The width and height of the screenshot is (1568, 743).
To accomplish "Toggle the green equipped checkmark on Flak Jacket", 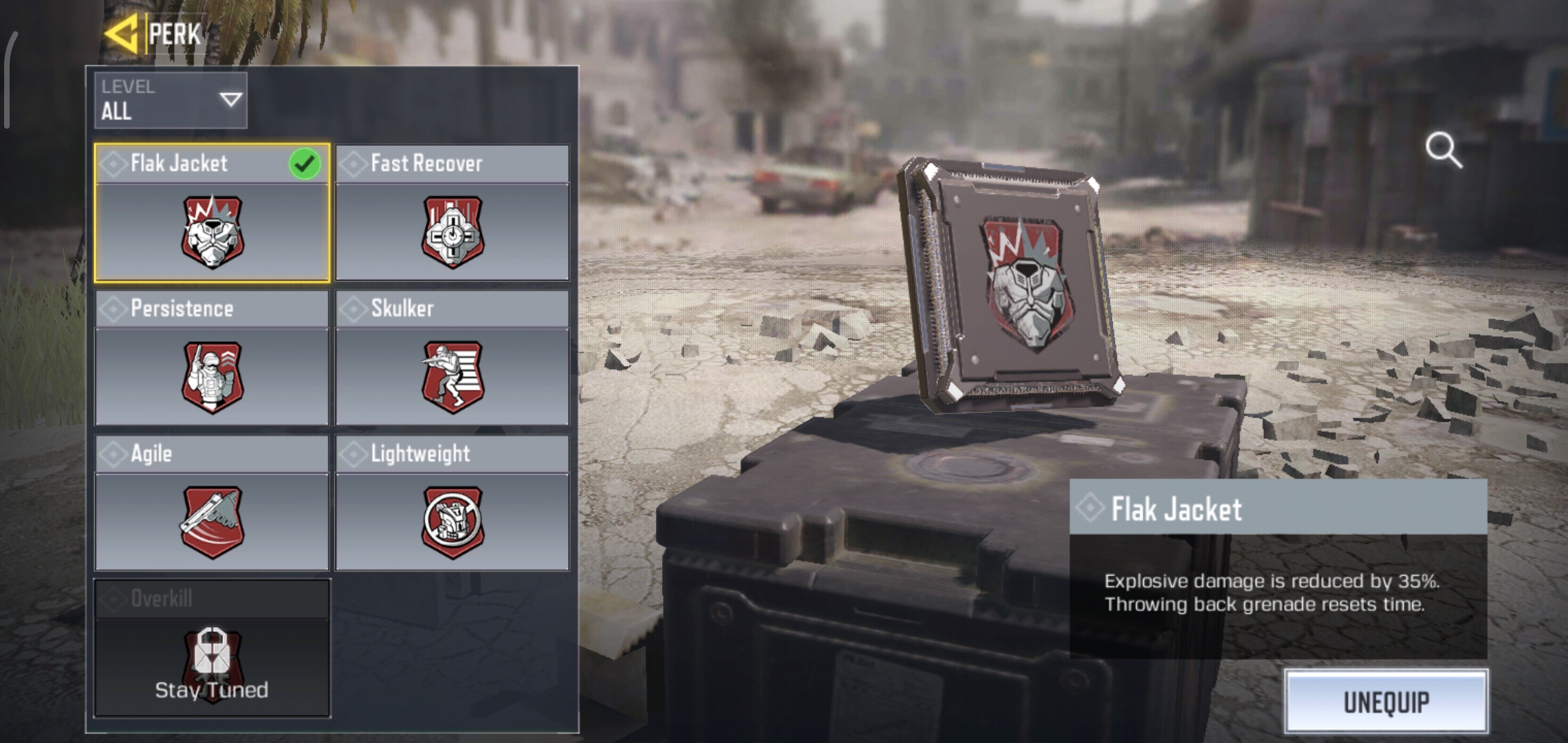I will 305,164.
